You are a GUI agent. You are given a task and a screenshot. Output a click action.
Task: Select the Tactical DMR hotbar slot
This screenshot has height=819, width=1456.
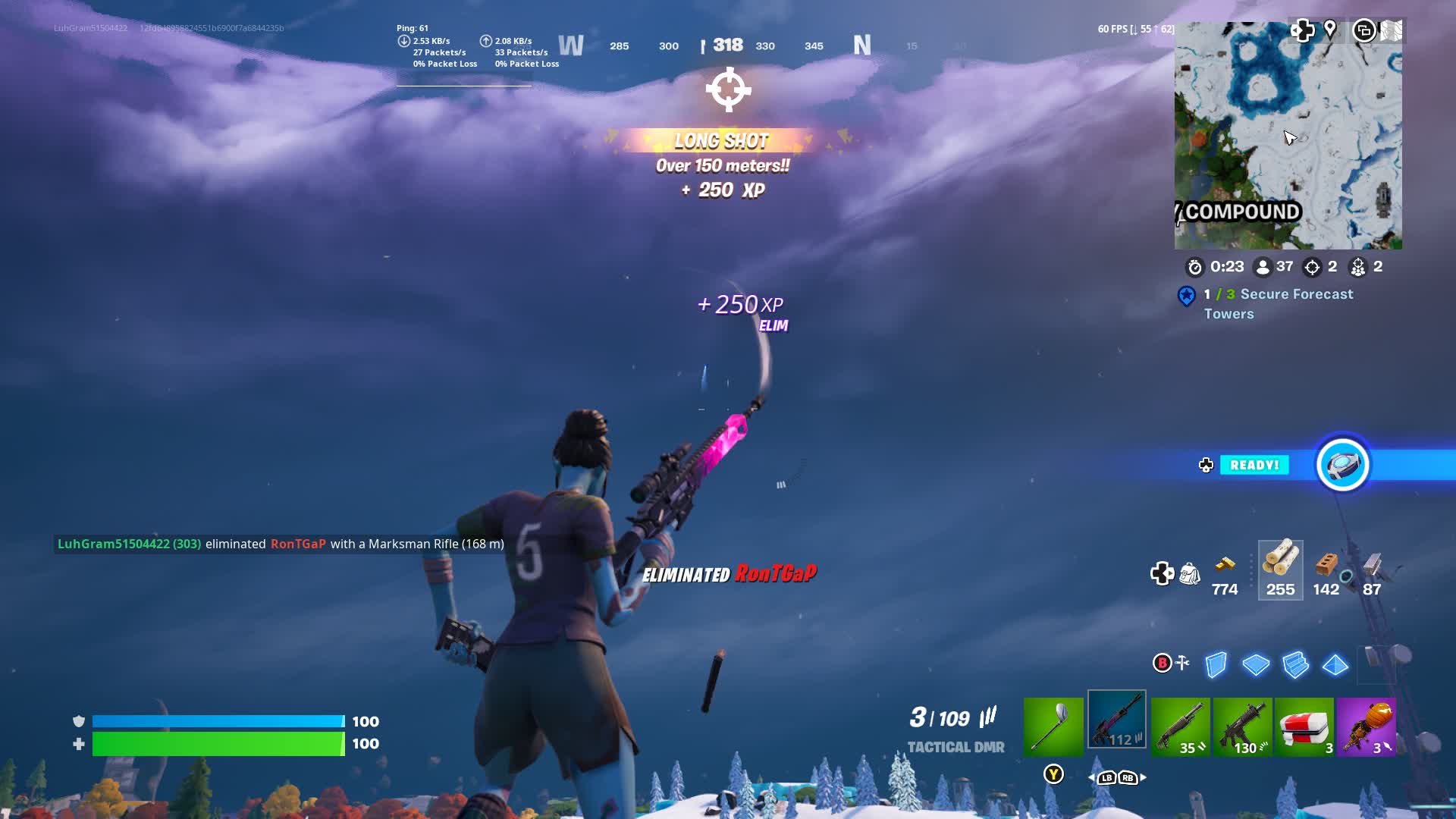coord(1116,717)
